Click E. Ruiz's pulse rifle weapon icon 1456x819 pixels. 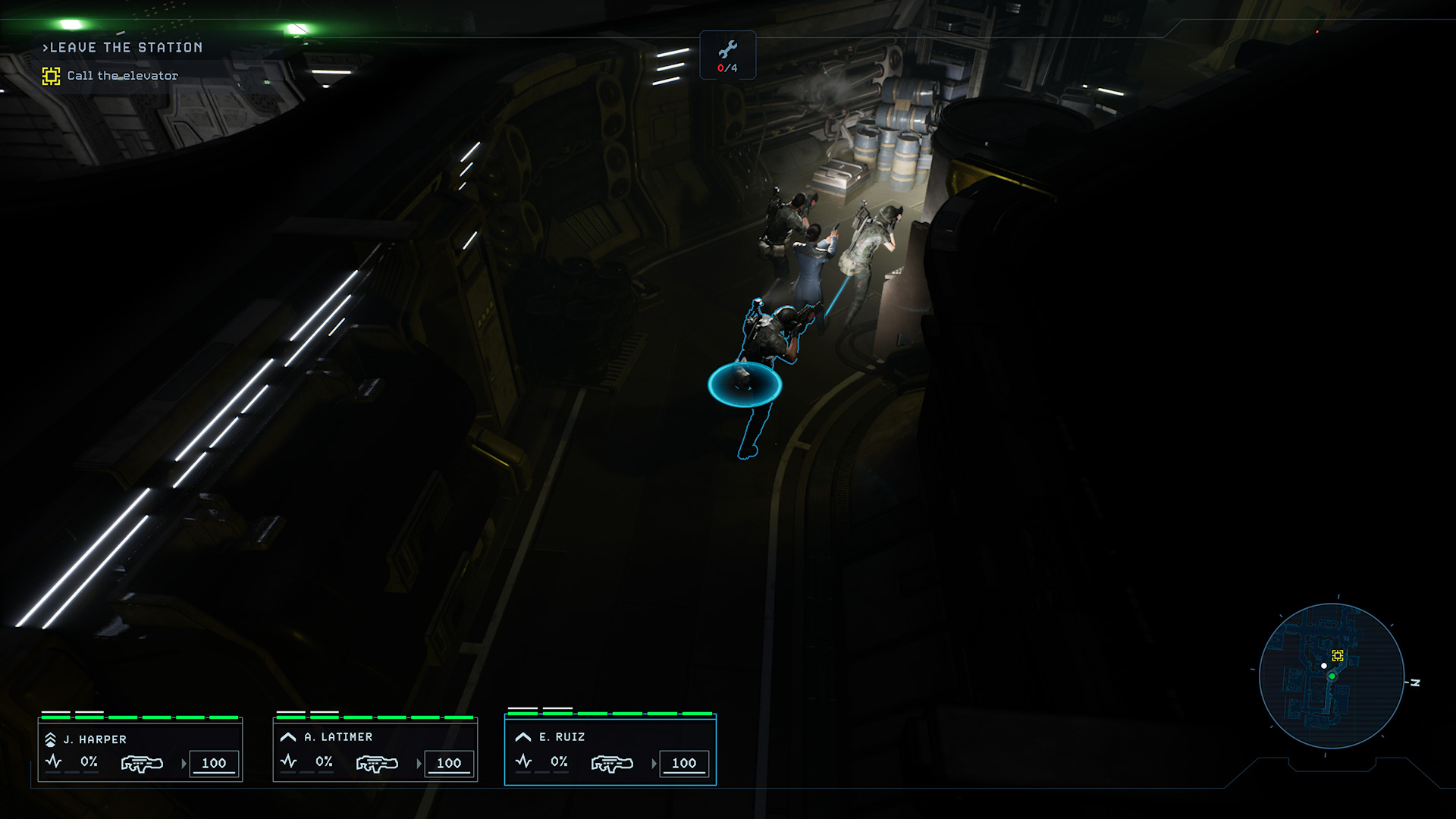[612, 763]
